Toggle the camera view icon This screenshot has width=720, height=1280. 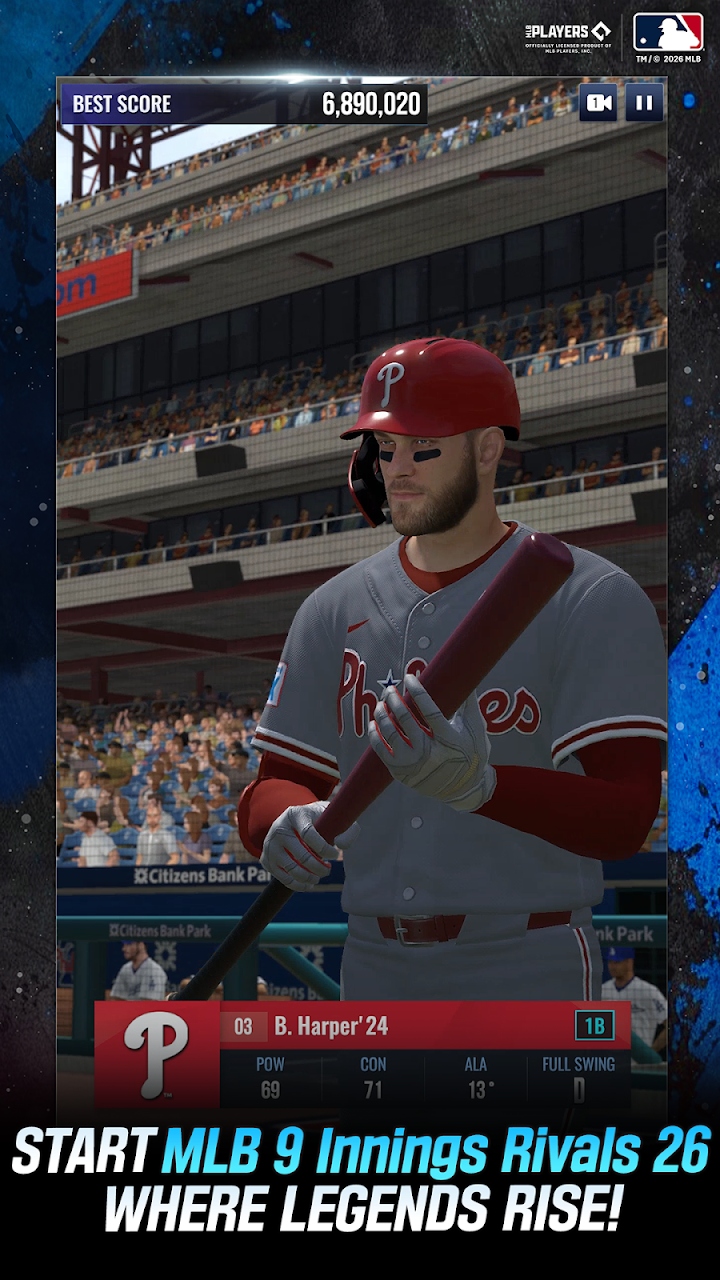click(598, 103)
